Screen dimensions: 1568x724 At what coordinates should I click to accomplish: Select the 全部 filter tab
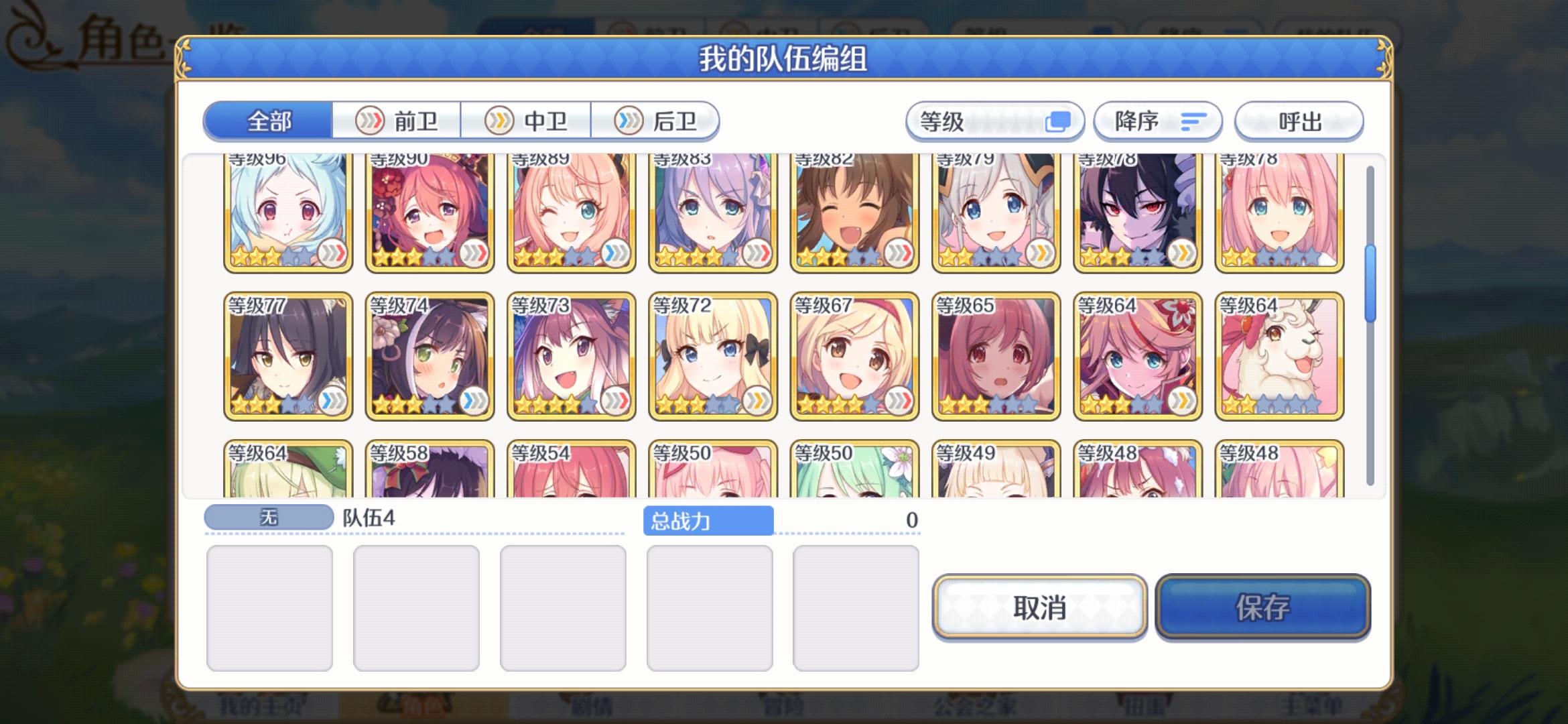coord(268,121)
